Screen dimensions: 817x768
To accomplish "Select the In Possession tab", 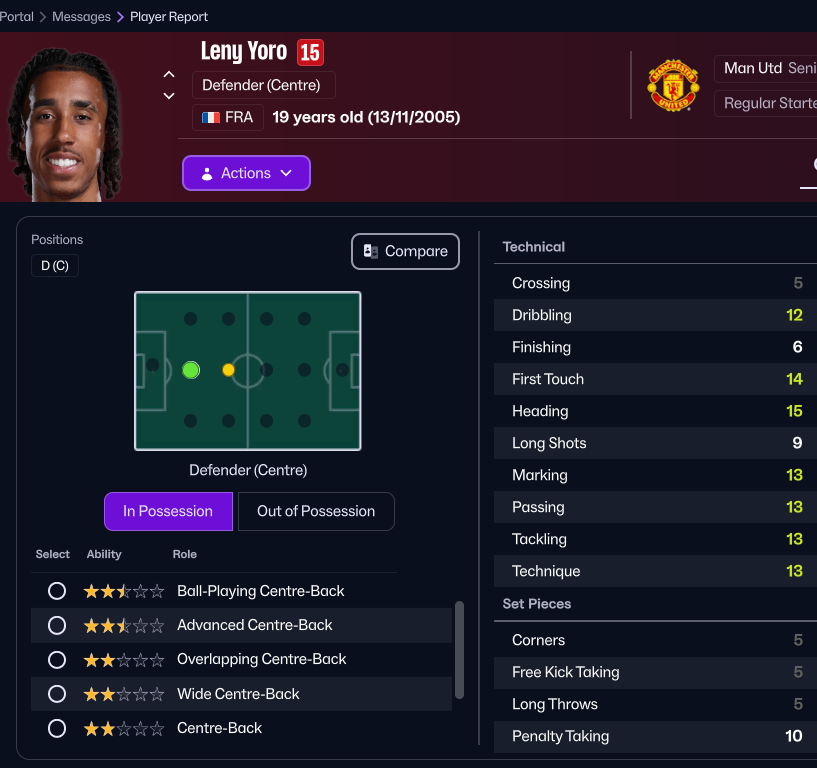I will pyautogui.click(x=168, y=511).
